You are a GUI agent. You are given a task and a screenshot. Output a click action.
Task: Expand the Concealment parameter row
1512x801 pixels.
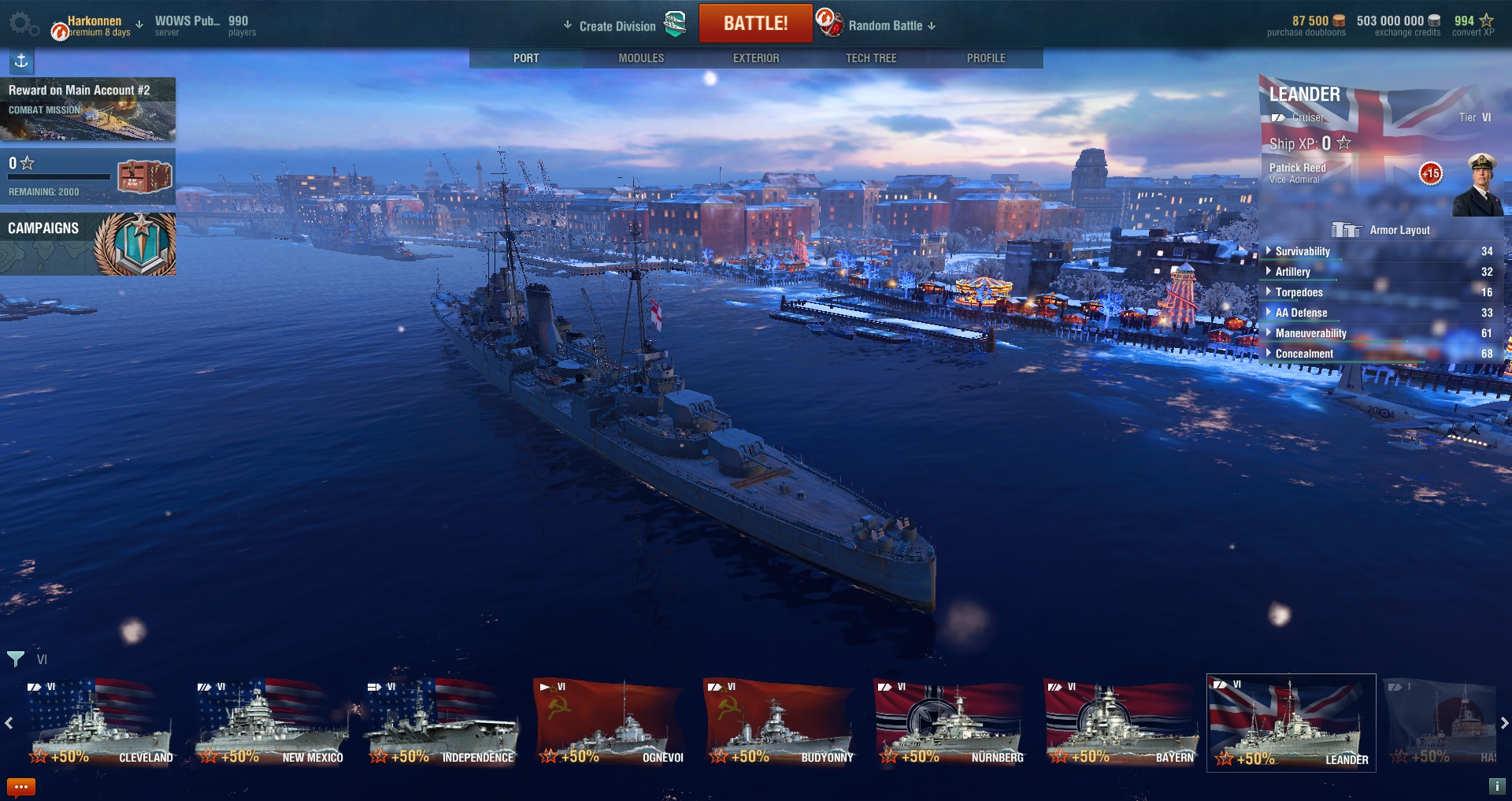(x=1304, y=354)
